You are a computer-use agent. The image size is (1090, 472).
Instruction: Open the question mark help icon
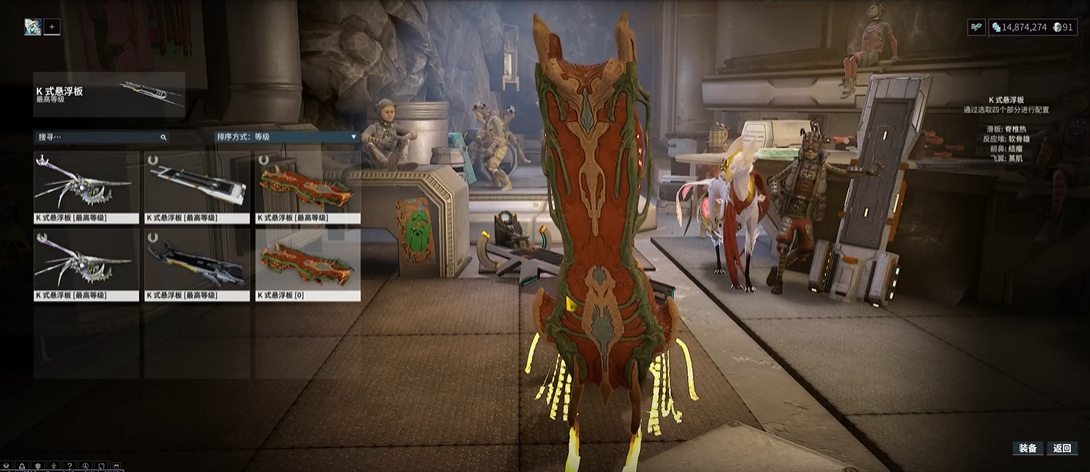pyautogui.click(x=69, y=466)
